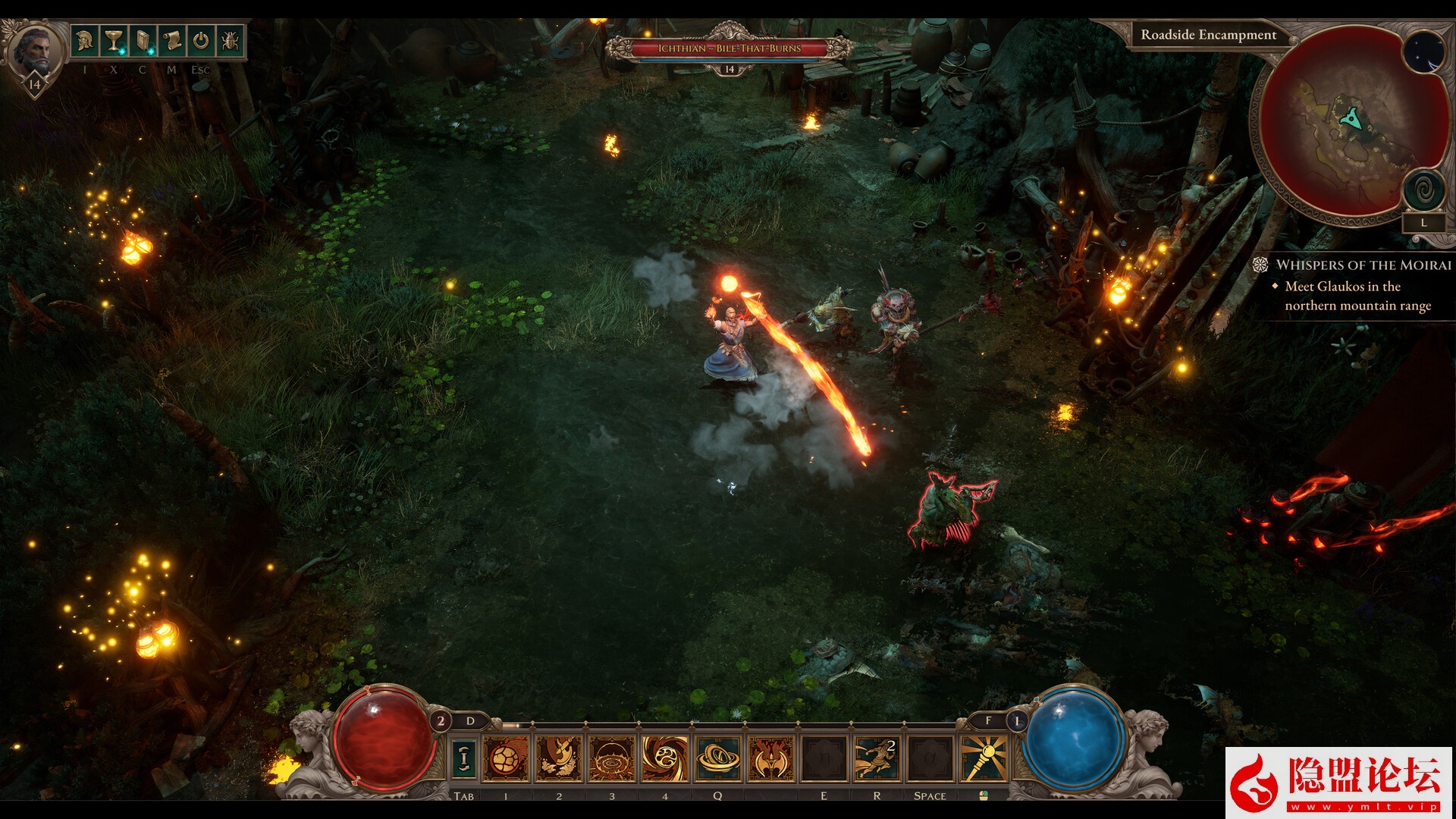Screen dimensions: 1456x819
Task: Use the running figure dash skill
Action: 877,758
